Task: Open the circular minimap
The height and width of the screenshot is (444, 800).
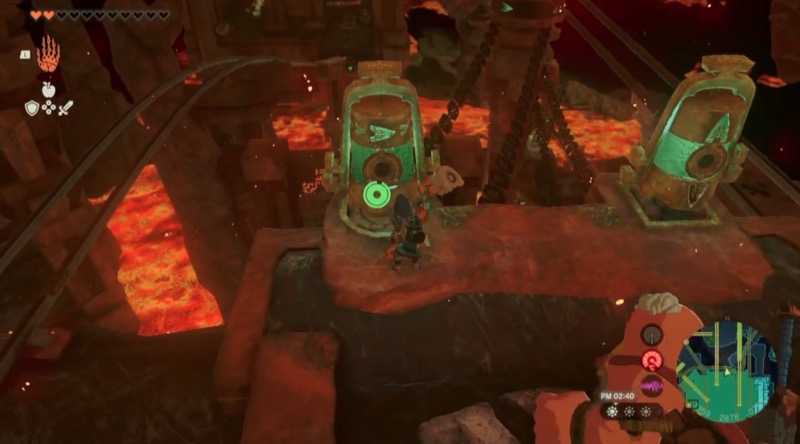Action: [726, 369]
